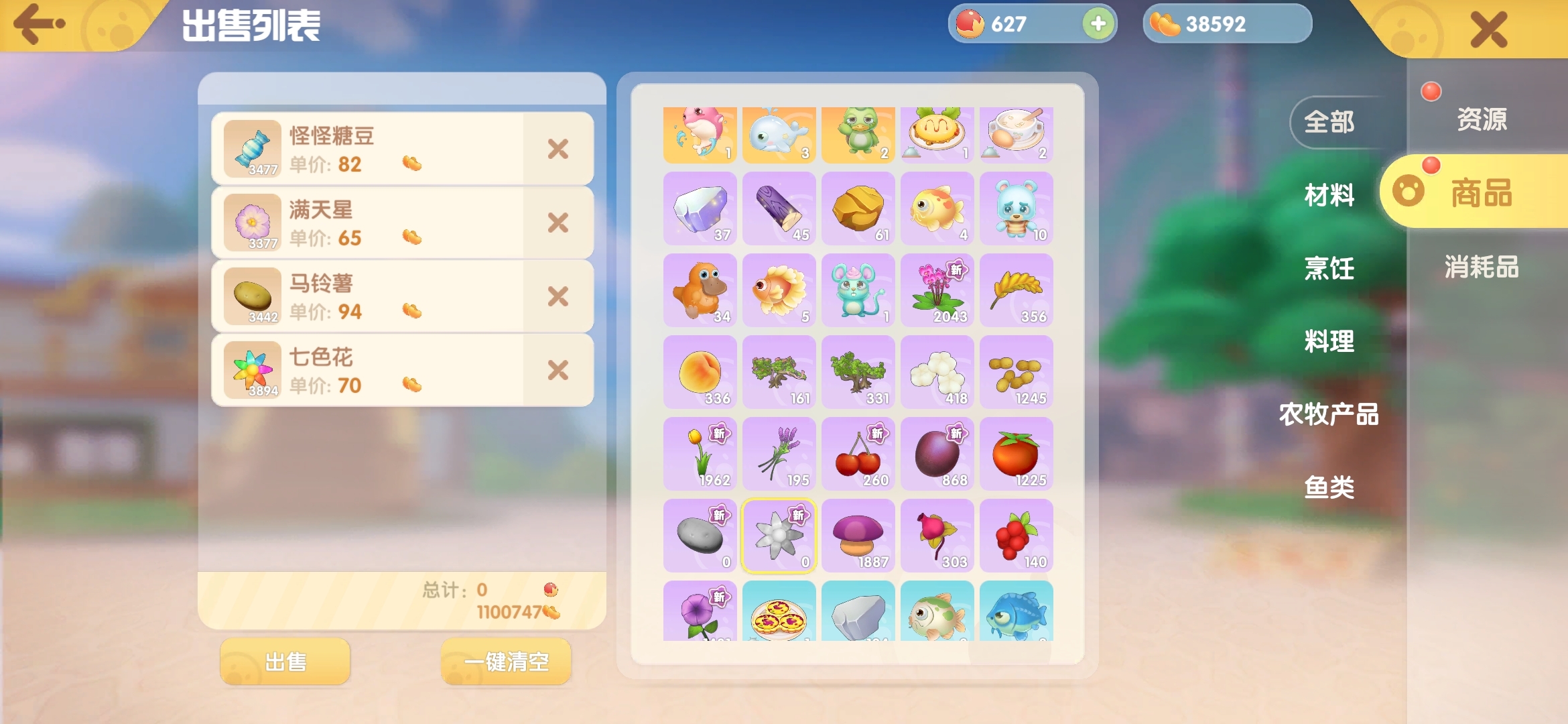Open the 全部 category filter
The image size is (1568, 724).
pyautogui.click(x=1329, y=123)
